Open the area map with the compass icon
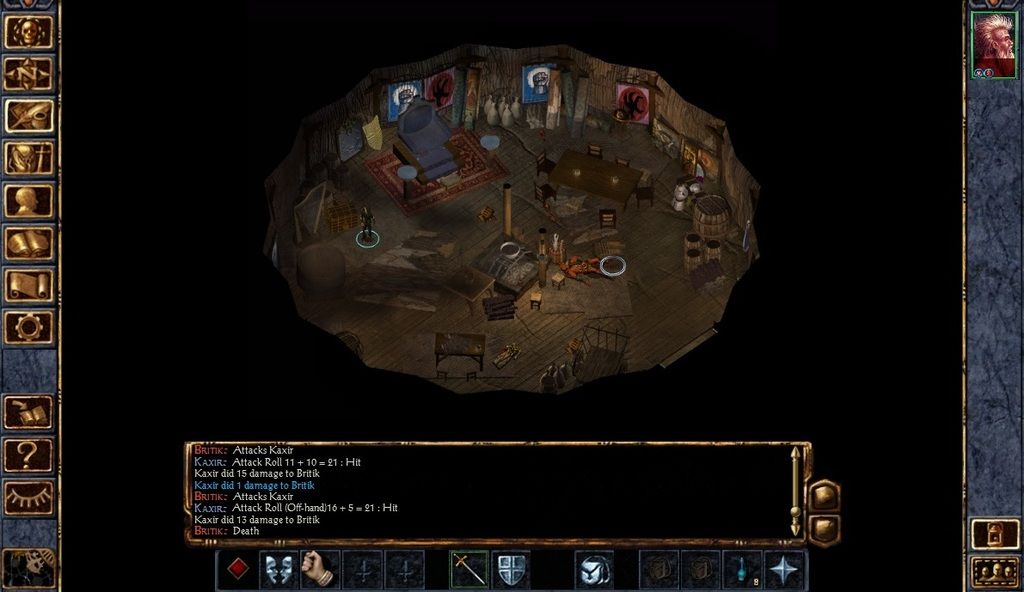 29,73
